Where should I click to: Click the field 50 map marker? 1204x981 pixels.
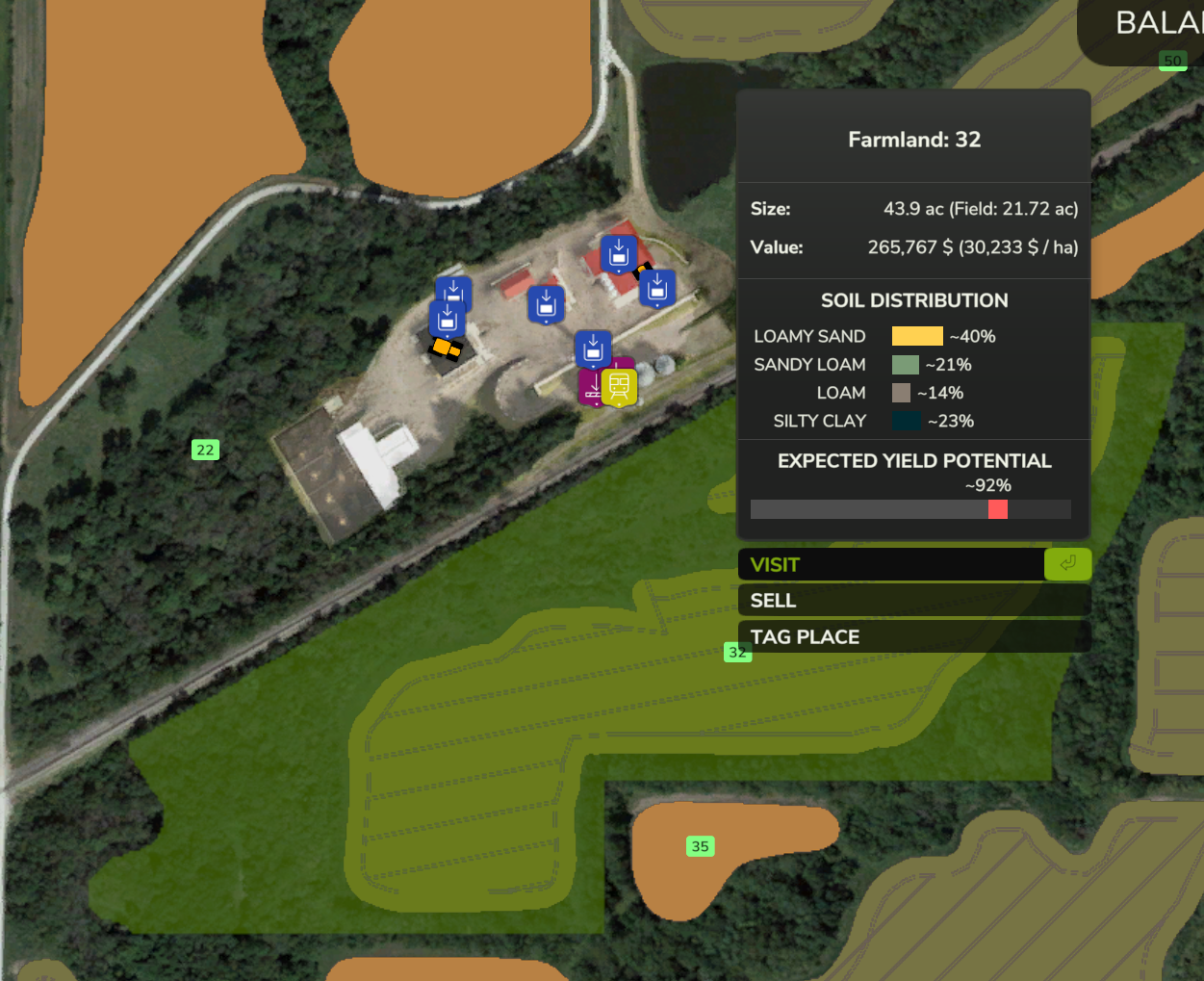pos(1172,61)
